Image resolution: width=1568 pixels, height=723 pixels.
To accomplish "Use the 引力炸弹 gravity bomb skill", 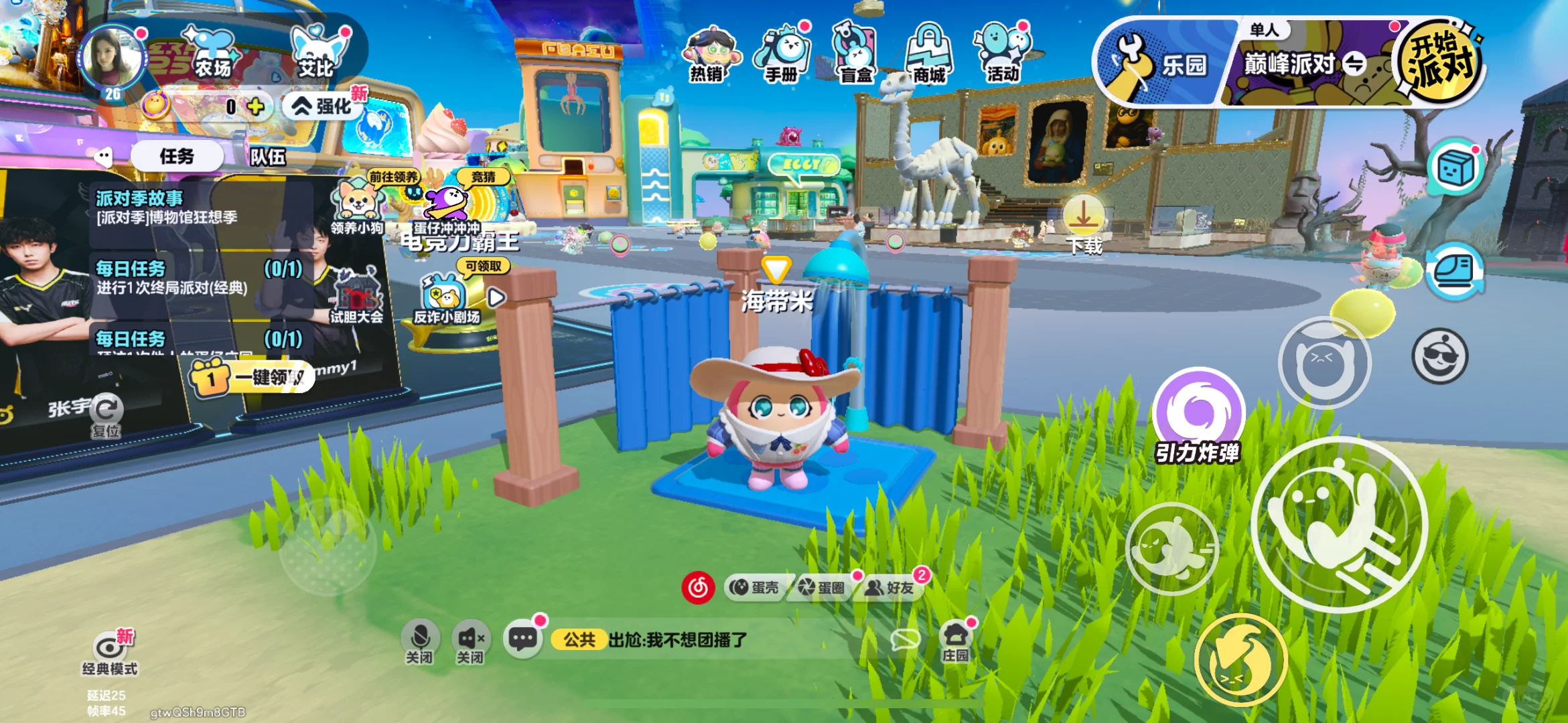I will [1198, 412].
